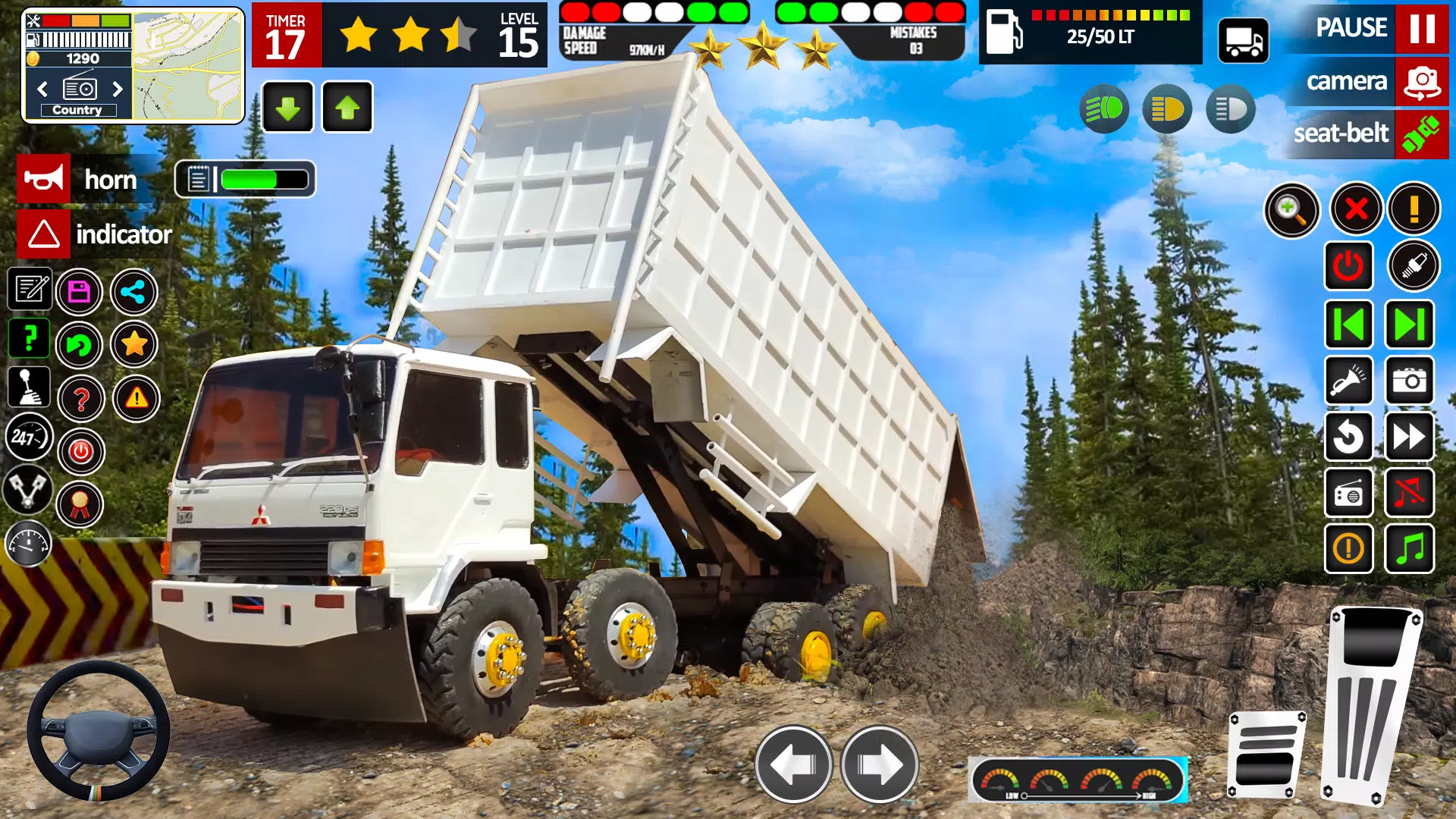Viewport: 1456px width, 819px height.
Task: Mute the music with crossed-note icon
Action: pyautogui.click(x=1409, y=494)
